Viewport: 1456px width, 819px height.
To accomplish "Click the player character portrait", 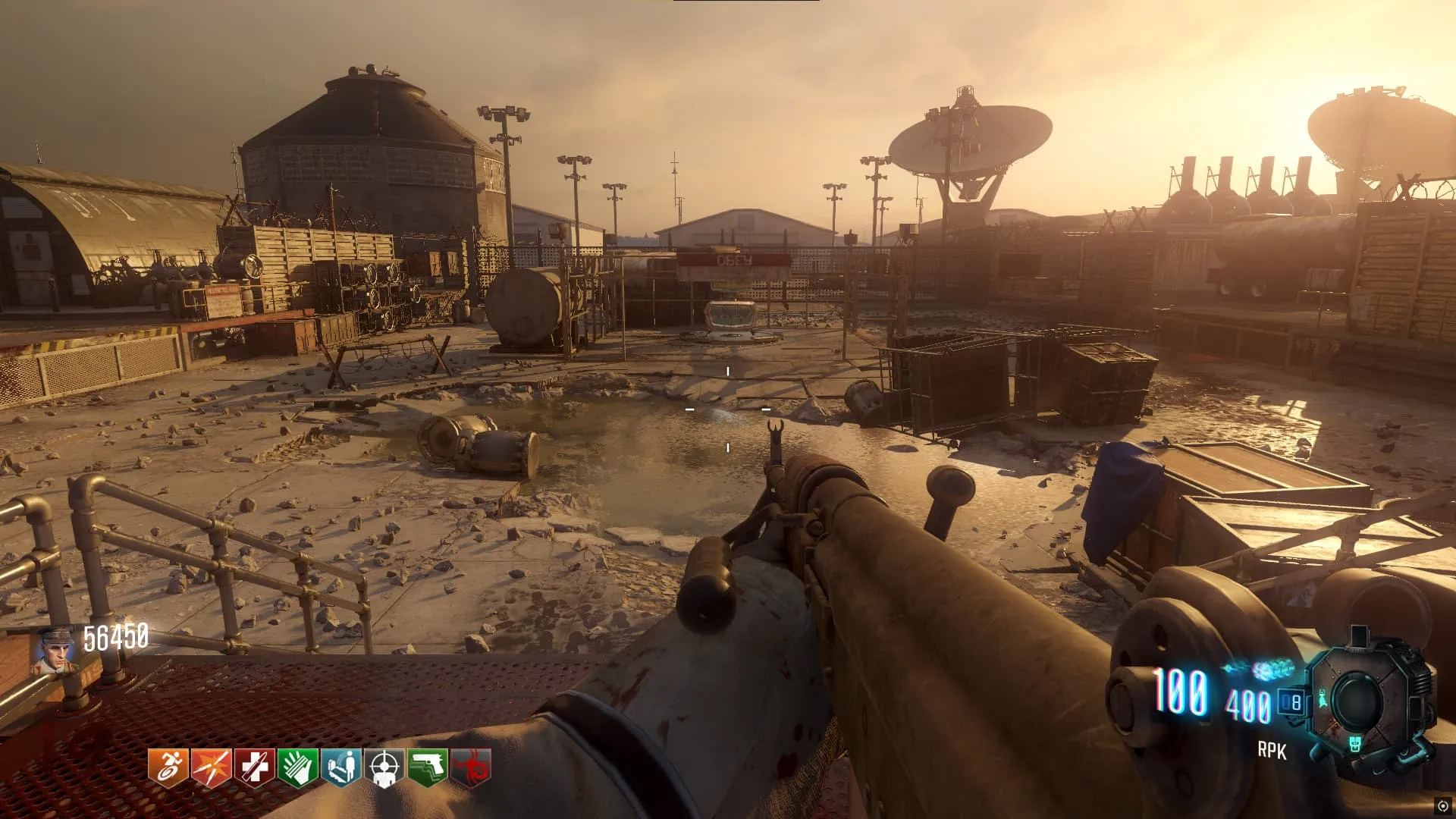I will point(55,651).
